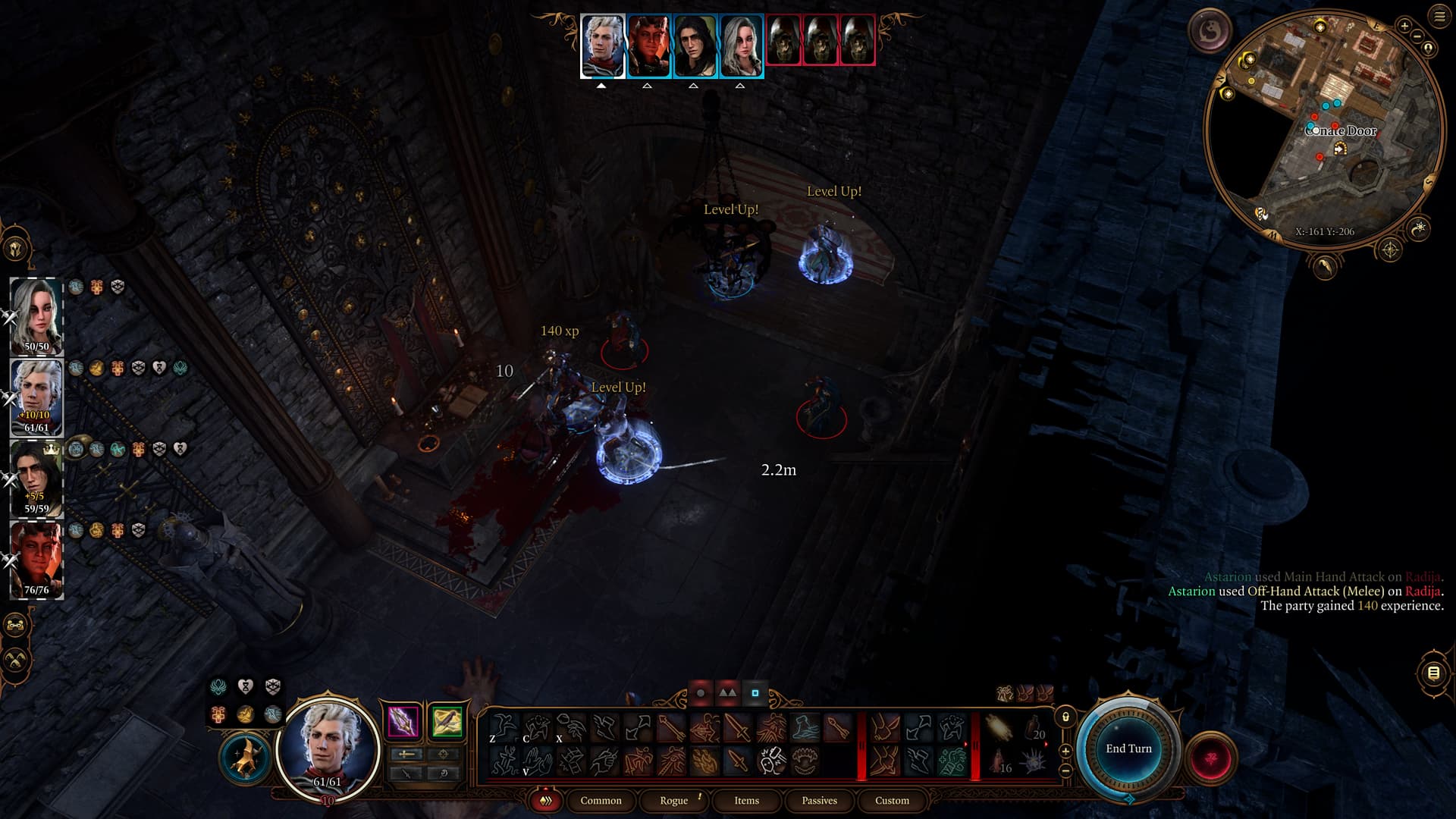The height and width of the screenshot is (819, 1456).
Task: Switch to the Common hotbar tab
Action: pyautogui.click(x=601, y=800)
